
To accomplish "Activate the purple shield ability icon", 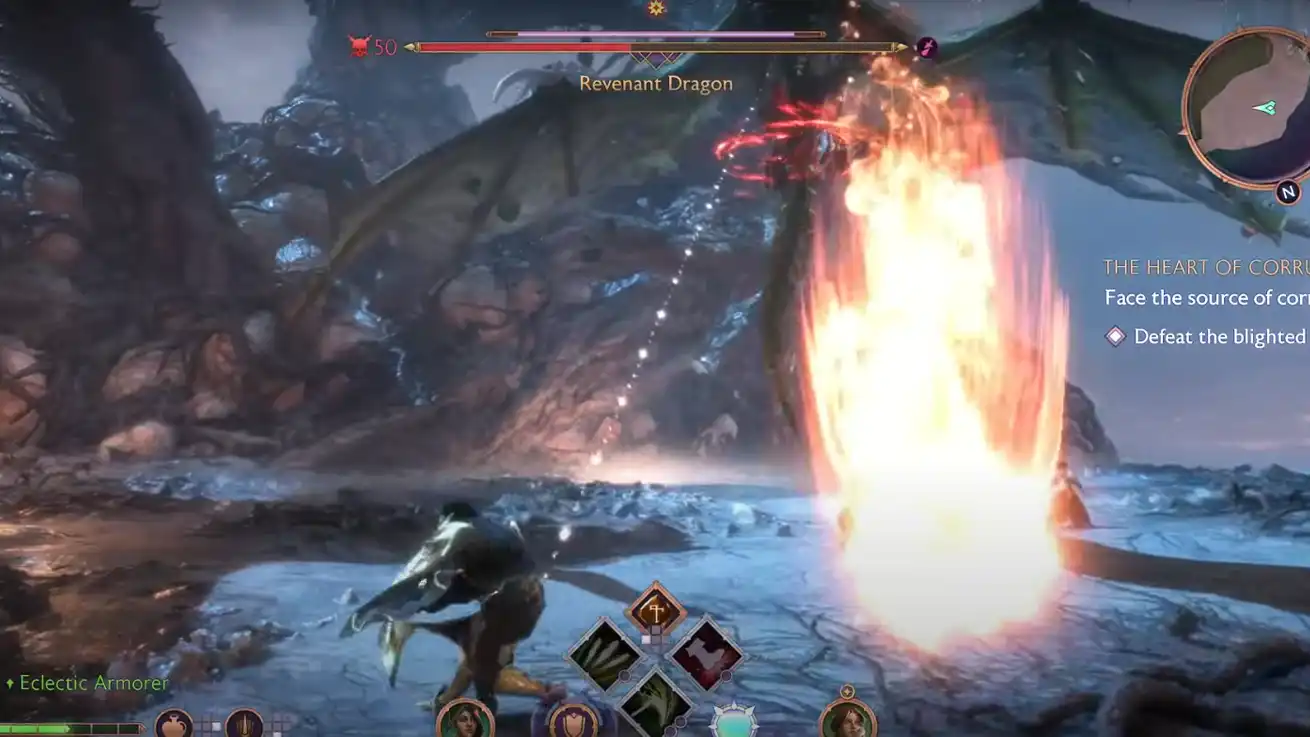I will tap(574, 720).
